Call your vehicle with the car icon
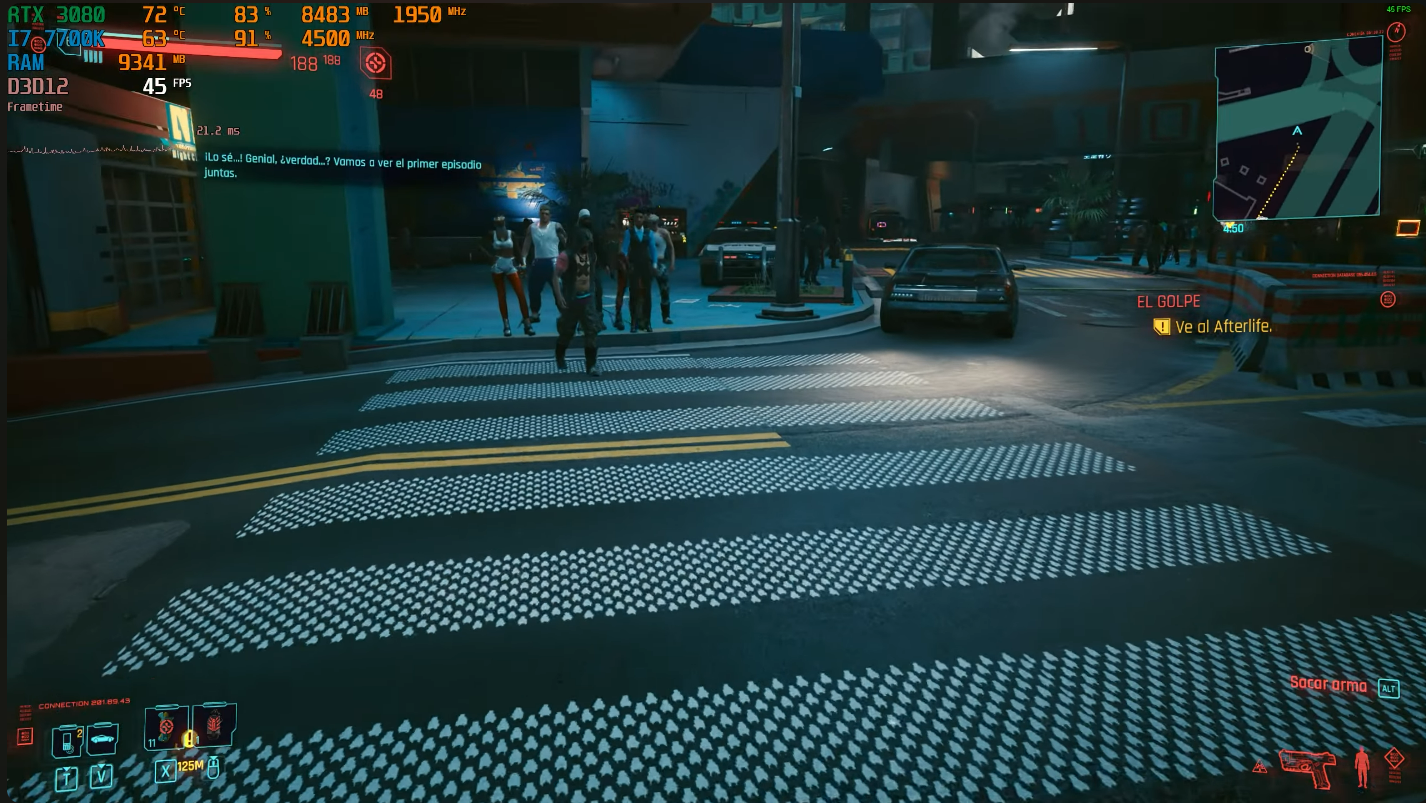1426x803 pixels. 102,741
